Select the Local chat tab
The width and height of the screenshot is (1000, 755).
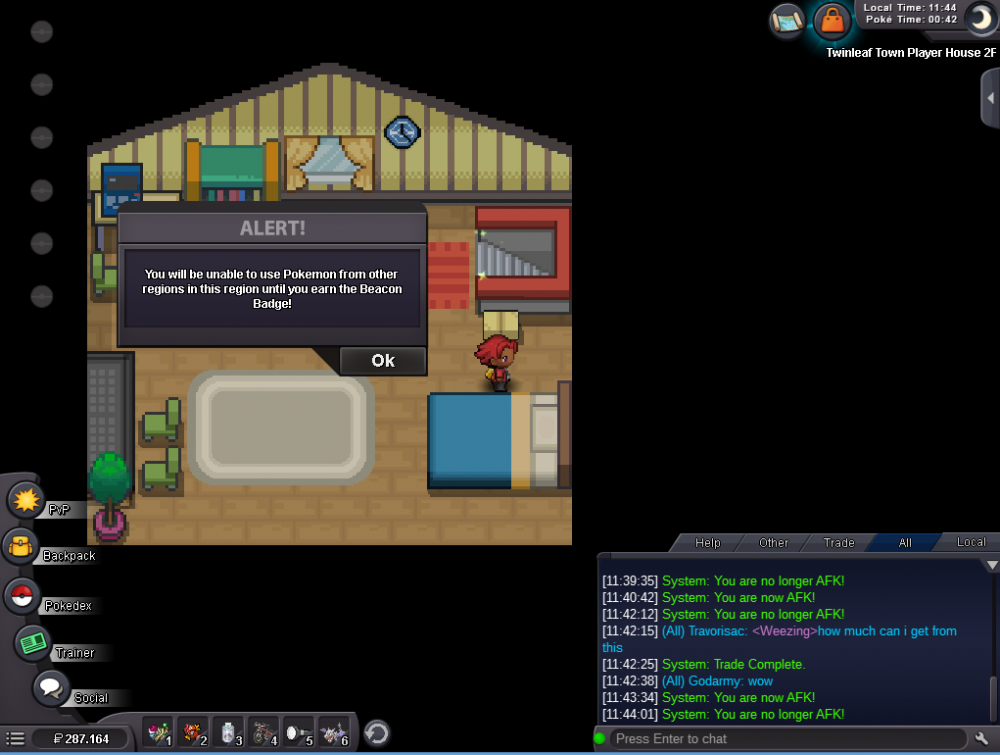(971, 543)
